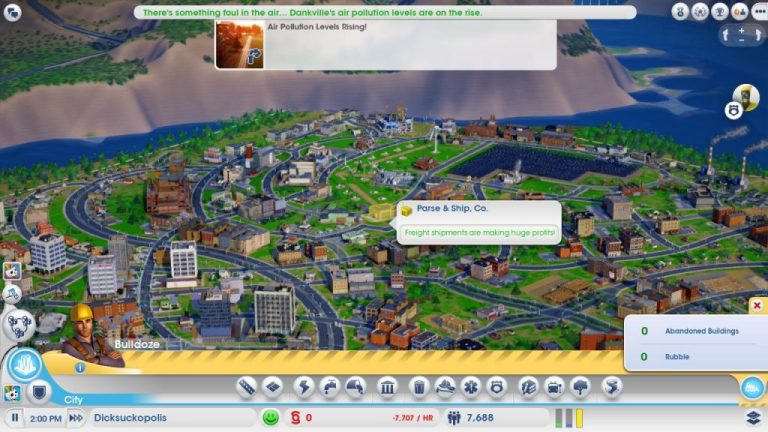Image resolution: width=768 pixels, height=432 pixels.
Task: Show bulldoze info with the blue i icon
Action: (x=80, y=367)
